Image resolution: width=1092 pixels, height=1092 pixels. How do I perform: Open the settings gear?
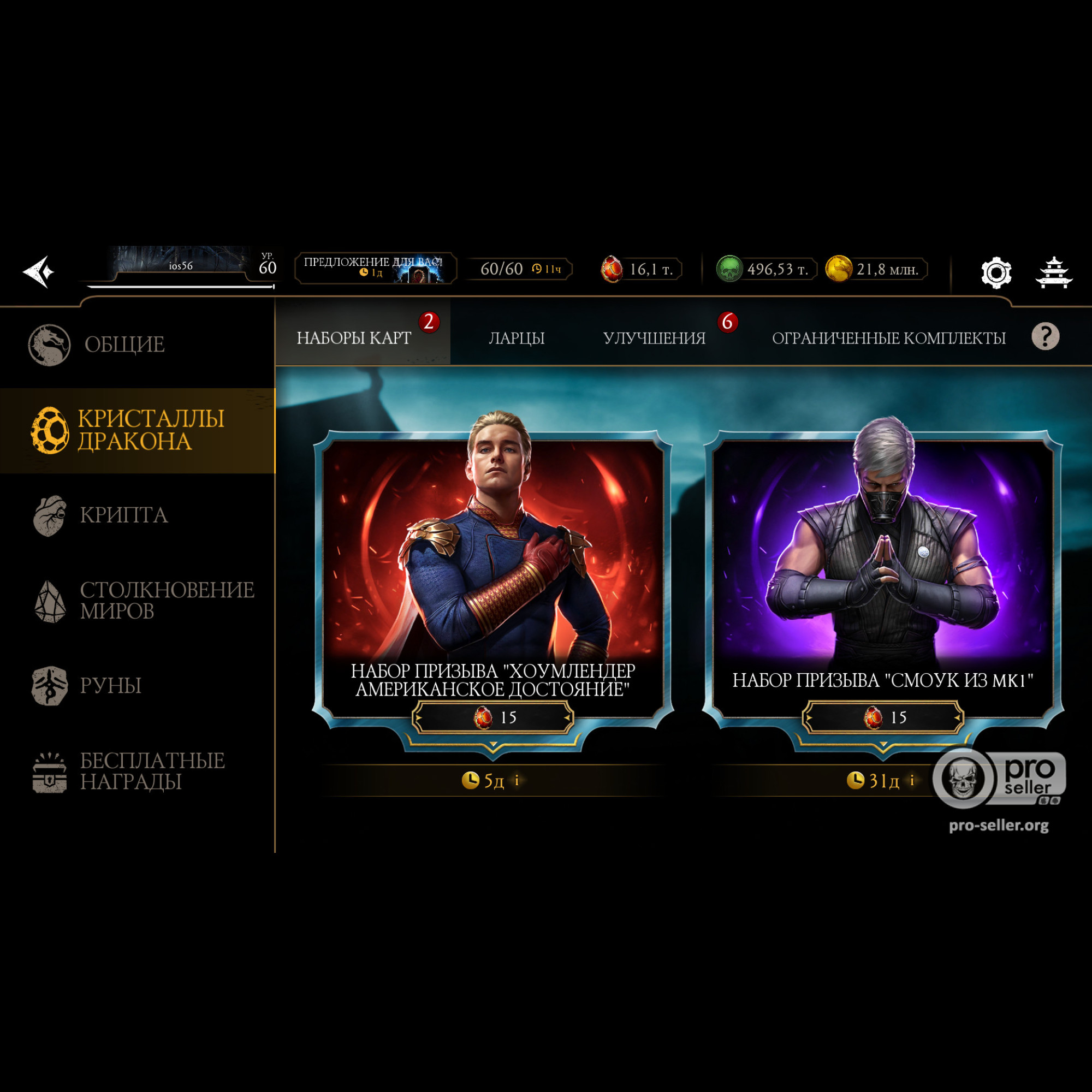(996, 273)
